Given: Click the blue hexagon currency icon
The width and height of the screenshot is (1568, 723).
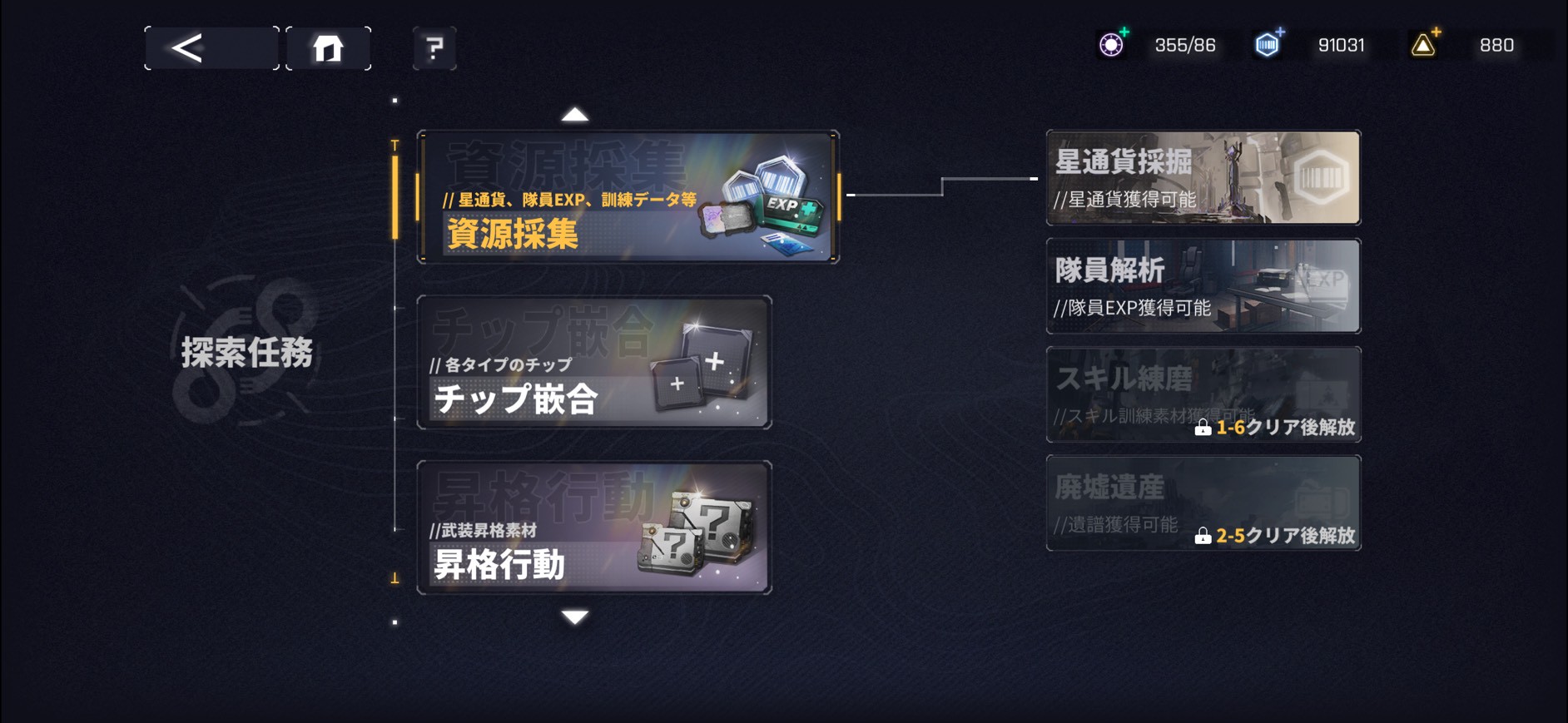Looking at the screenshot, I should [x=1265, y=45].
